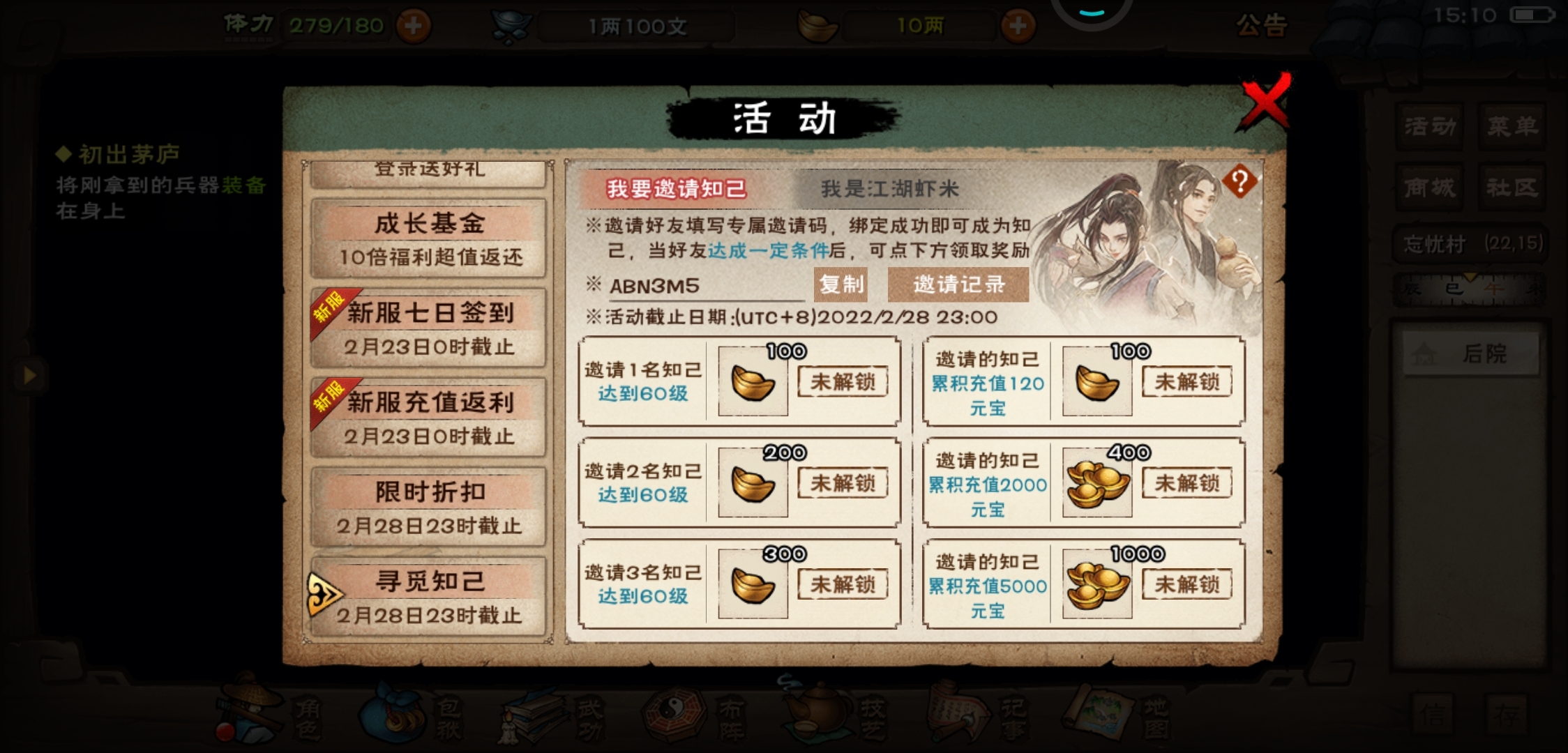The width and height of the screenshot is (1568, 753).
Task: Open the 商城 shop from side panel
Action: (x=1429, y=187)
